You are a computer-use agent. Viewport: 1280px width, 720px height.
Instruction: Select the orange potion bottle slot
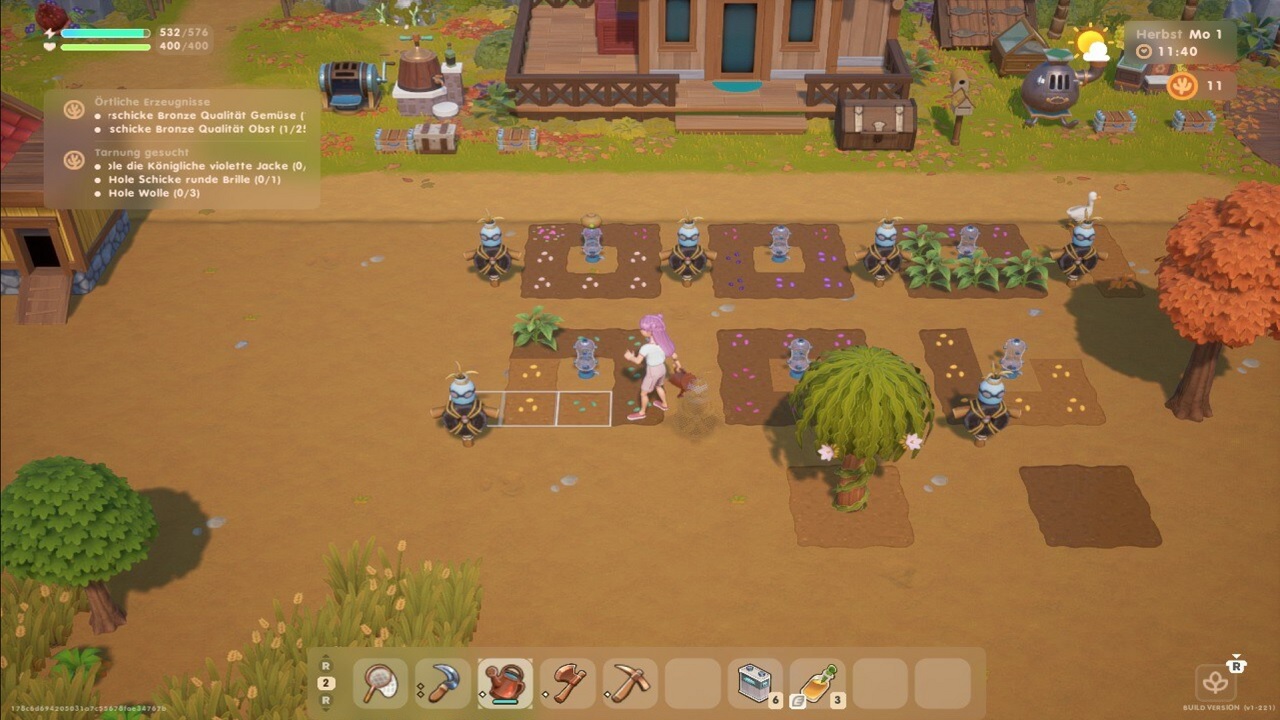tap(817, 683)
